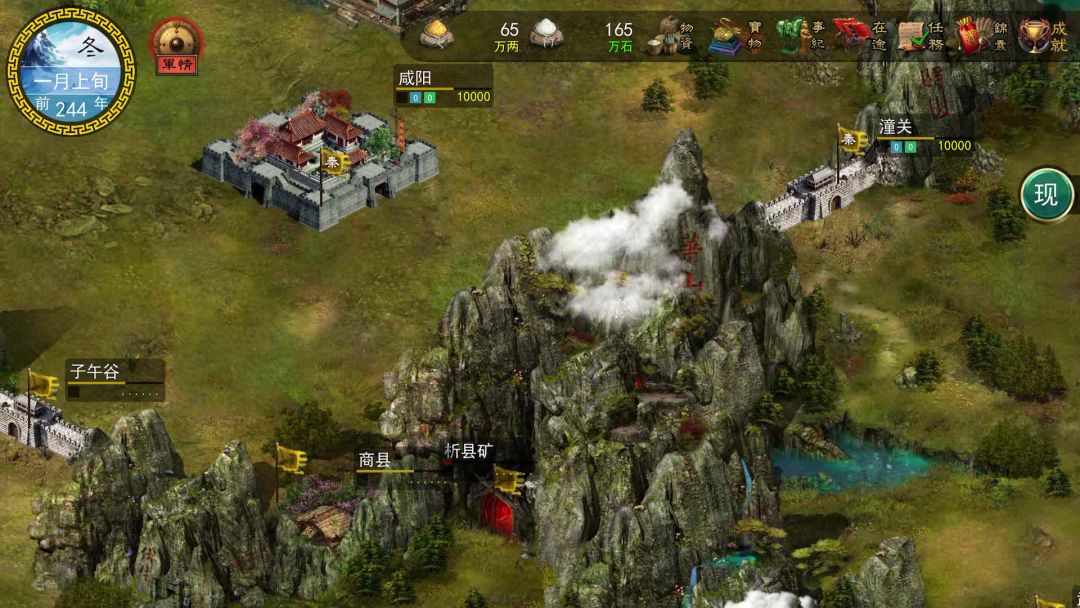This screenshot has height=608, width=1080.
Task: Open the 事紀 chronicle menu
Action: tap(802, 36)
